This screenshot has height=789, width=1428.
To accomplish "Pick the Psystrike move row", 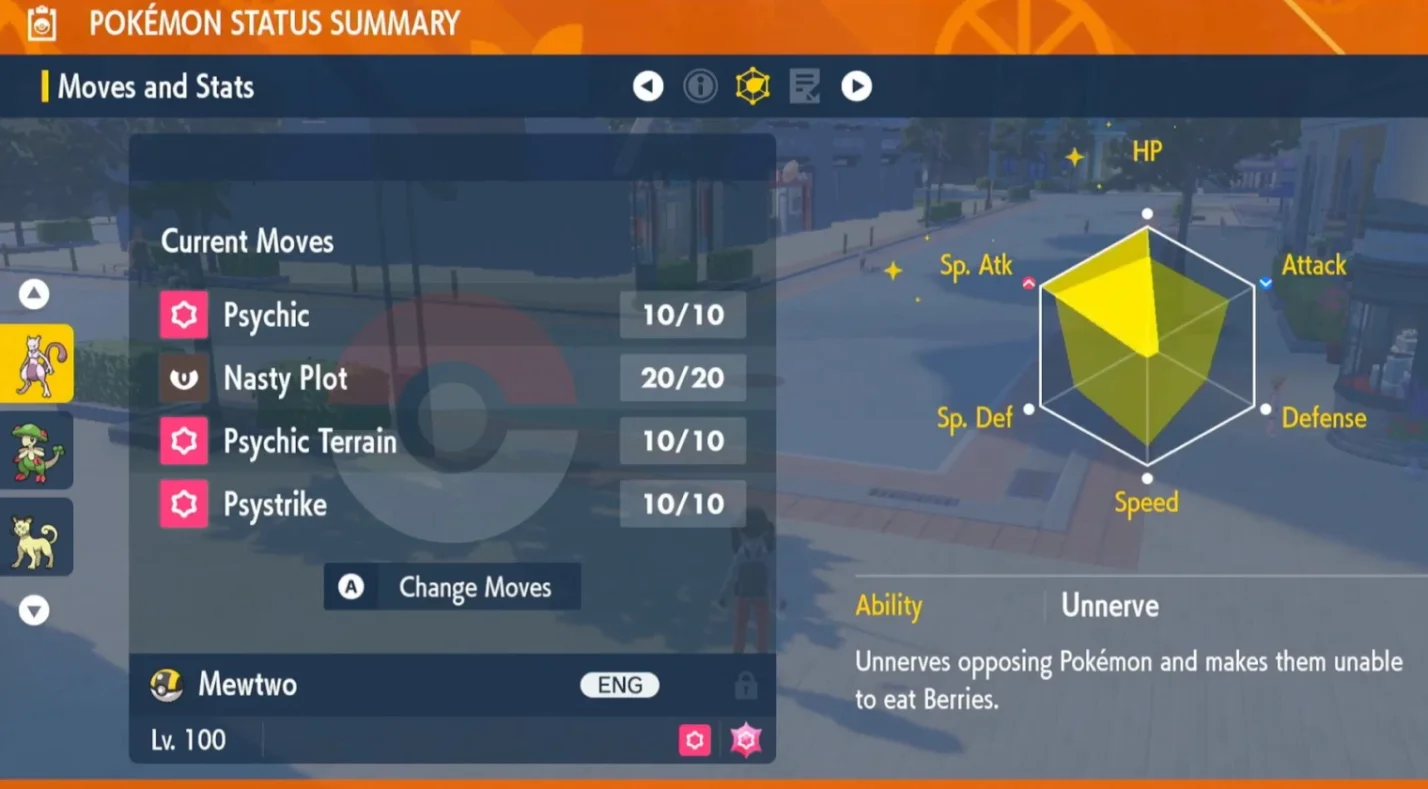I will (452, 504).
